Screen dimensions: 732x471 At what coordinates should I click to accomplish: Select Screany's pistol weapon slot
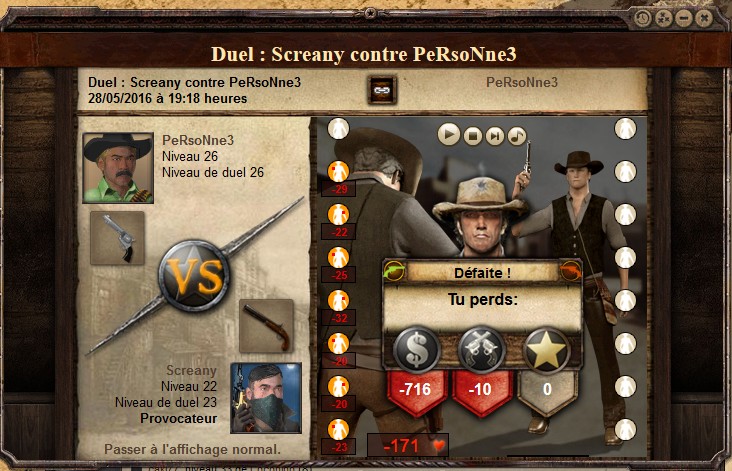pos(266,326)
